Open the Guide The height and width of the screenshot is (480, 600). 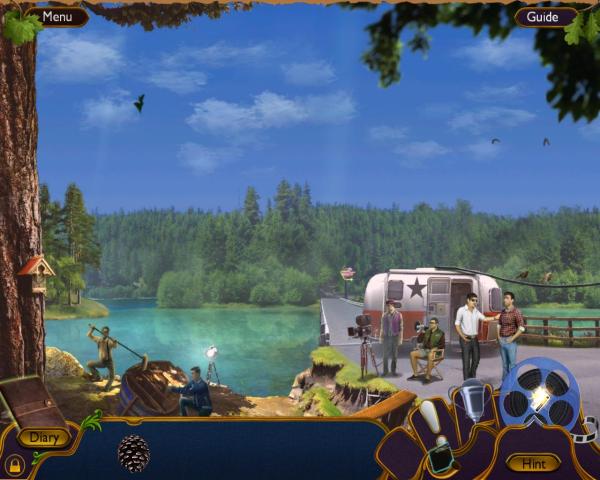pyautogui.click(x=543, y=17)
